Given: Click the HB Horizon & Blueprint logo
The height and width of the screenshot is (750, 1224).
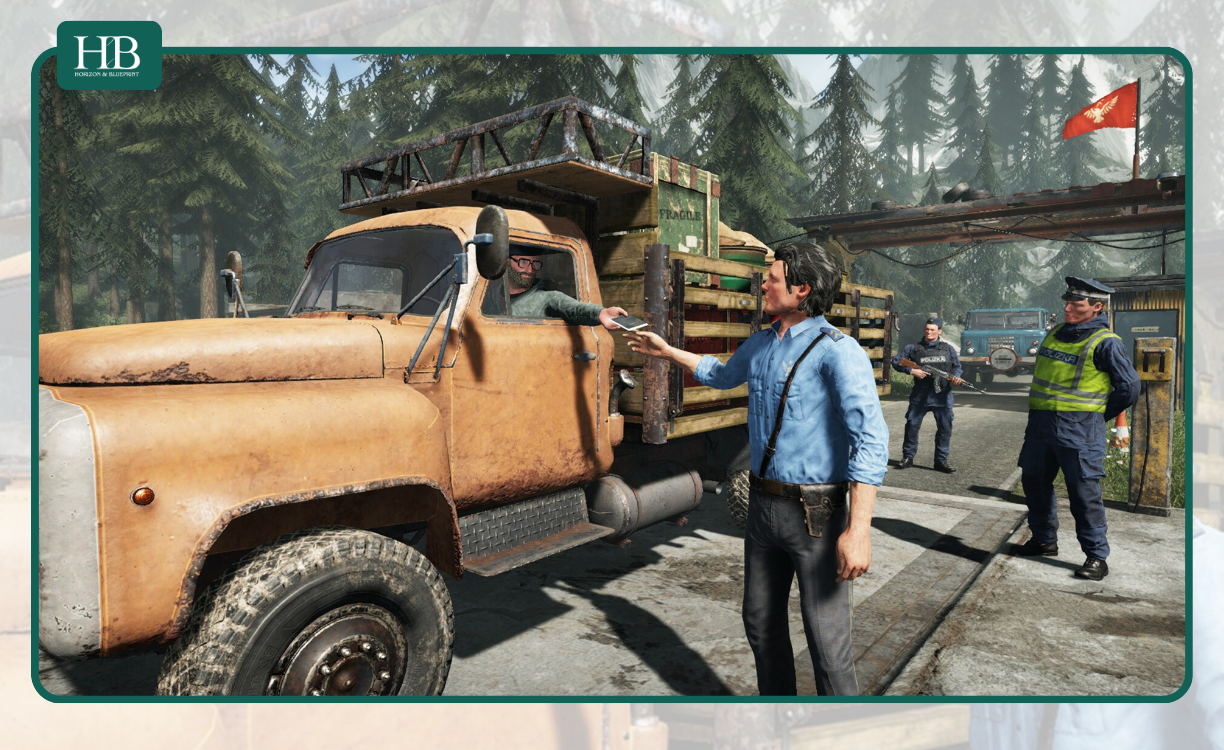Looking at the screenshot, I should 109,56.
